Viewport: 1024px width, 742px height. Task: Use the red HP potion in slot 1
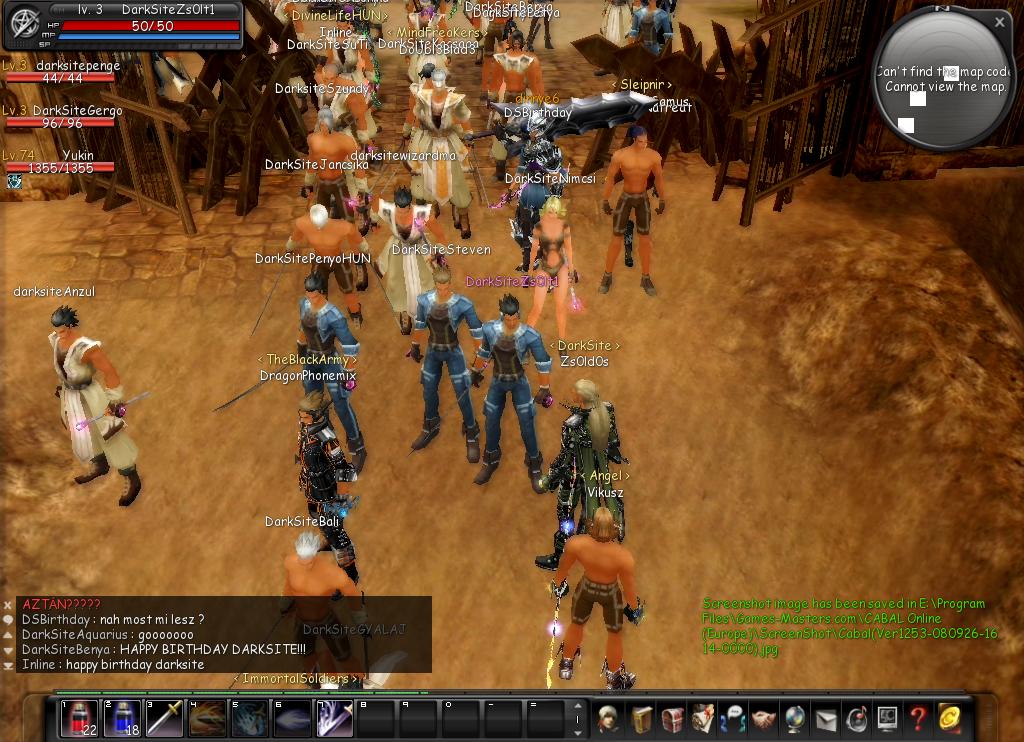coord(80,719)
